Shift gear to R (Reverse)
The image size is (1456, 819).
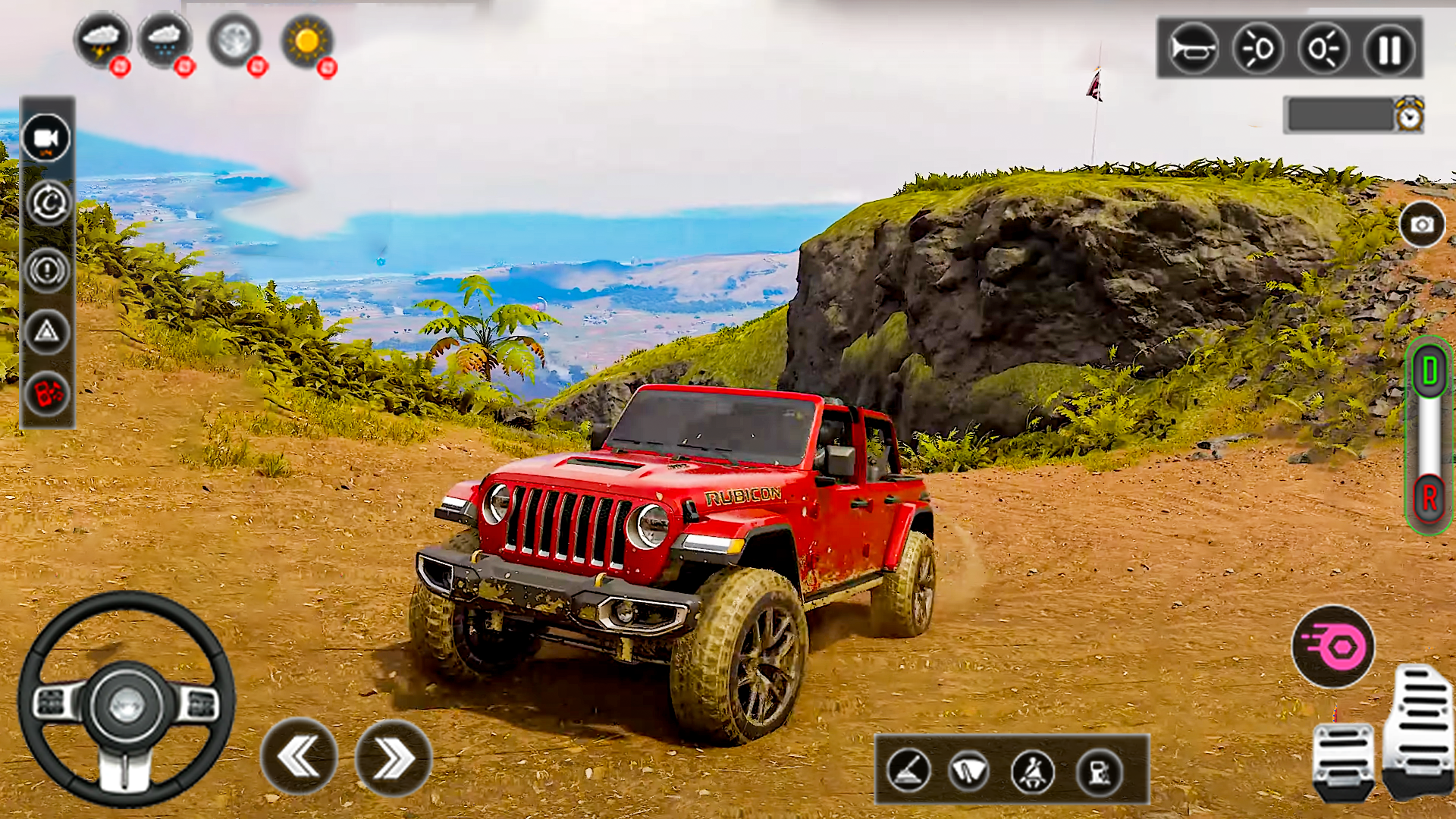pos(1429,498)
